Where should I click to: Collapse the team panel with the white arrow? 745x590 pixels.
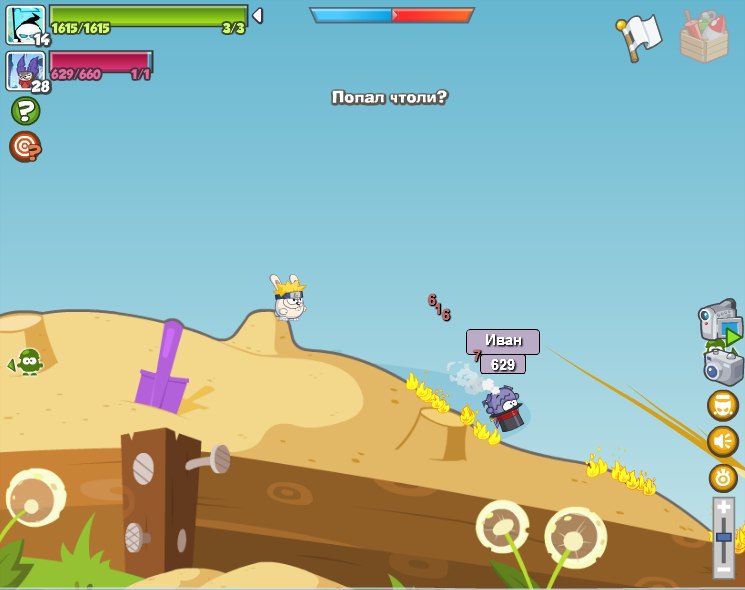[257, 16]
